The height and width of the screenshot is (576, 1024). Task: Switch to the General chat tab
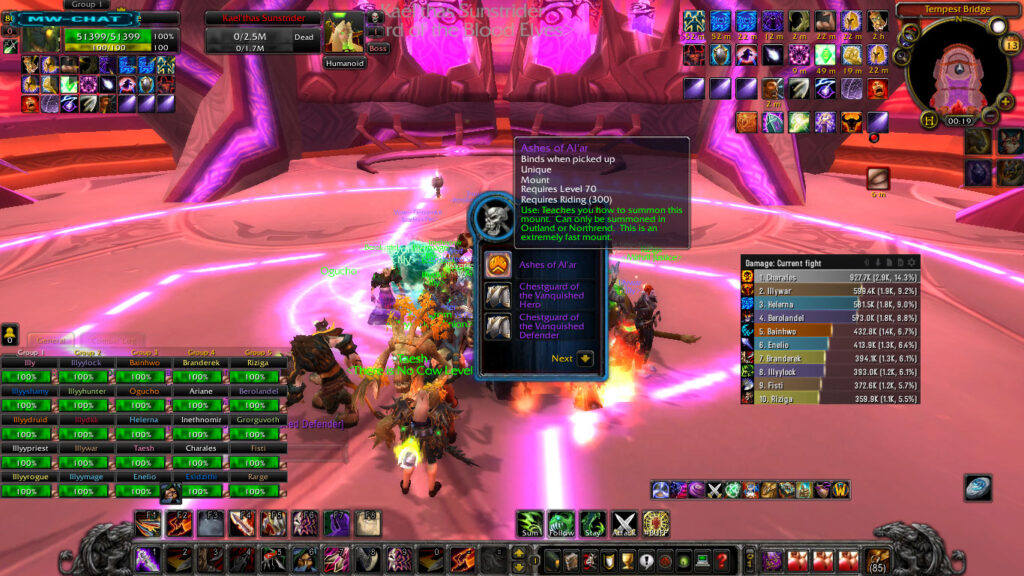[50, 340]
